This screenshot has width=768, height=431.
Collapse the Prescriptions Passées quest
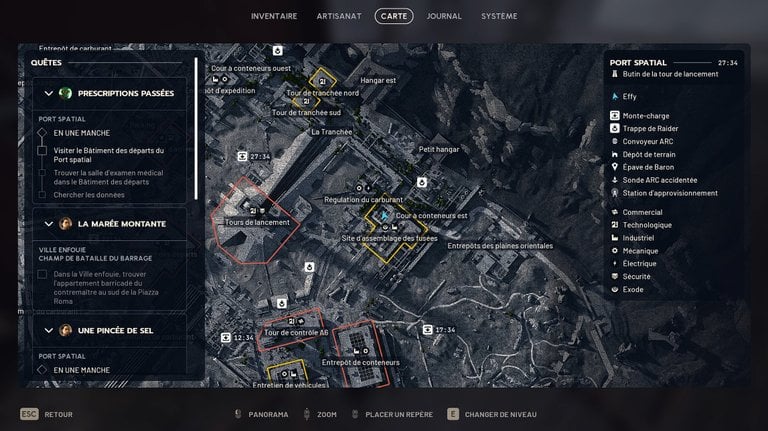(47, 93)
